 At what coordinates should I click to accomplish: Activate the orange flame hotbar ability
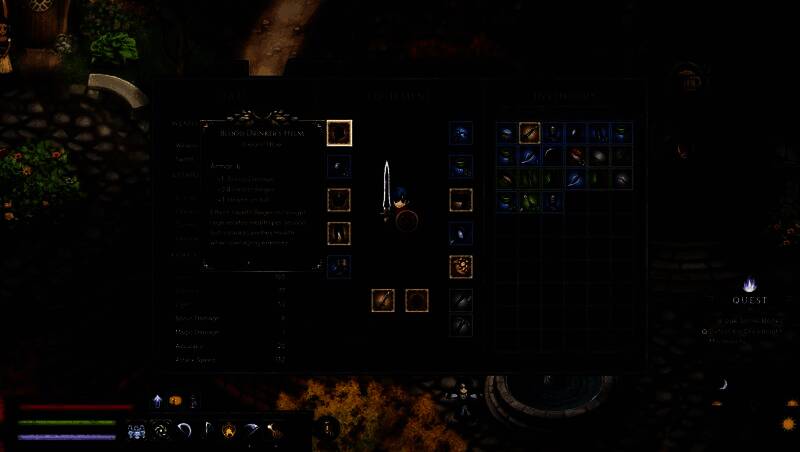coord(229,431)
